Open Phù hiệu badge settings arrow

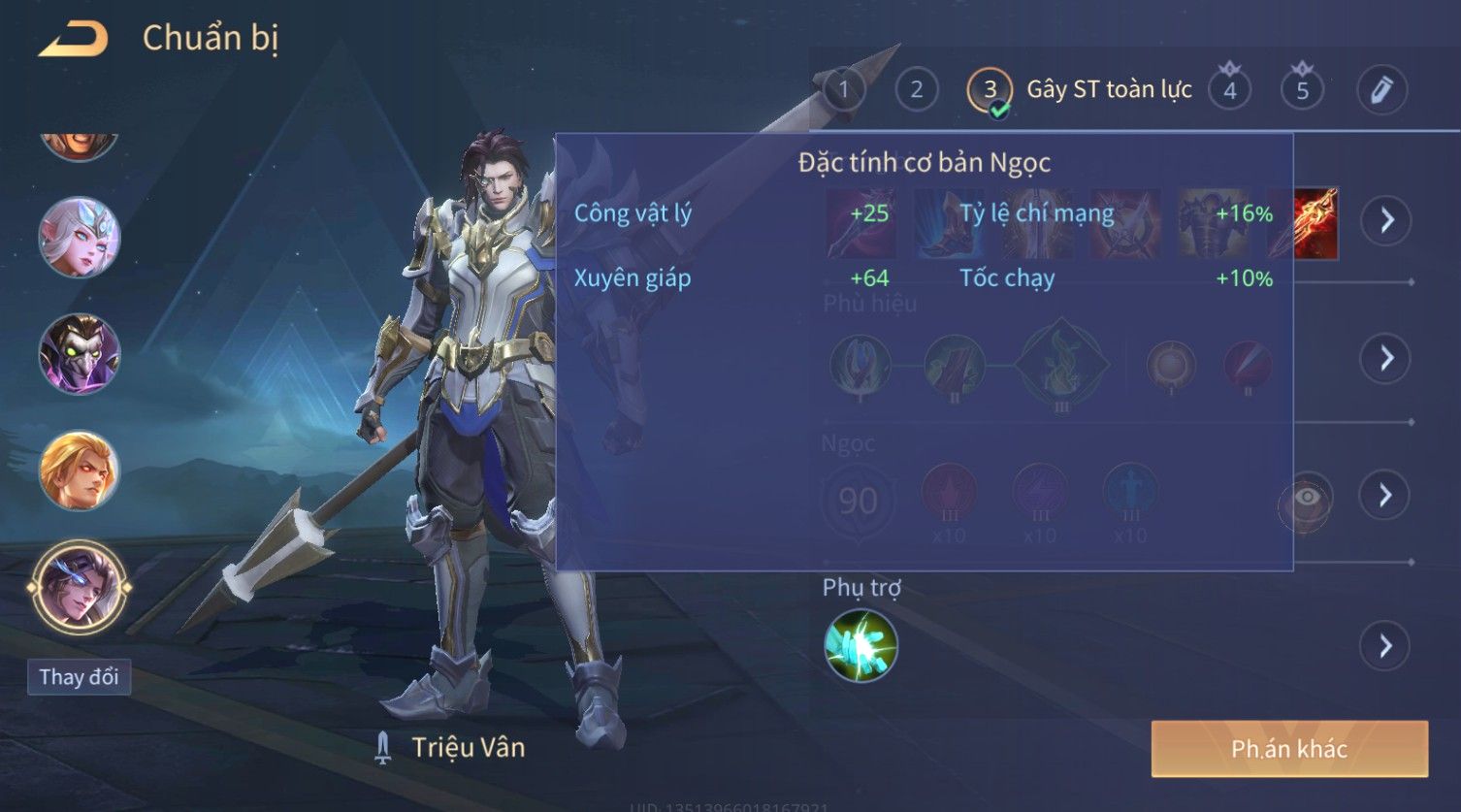[x=1386, y=358]
